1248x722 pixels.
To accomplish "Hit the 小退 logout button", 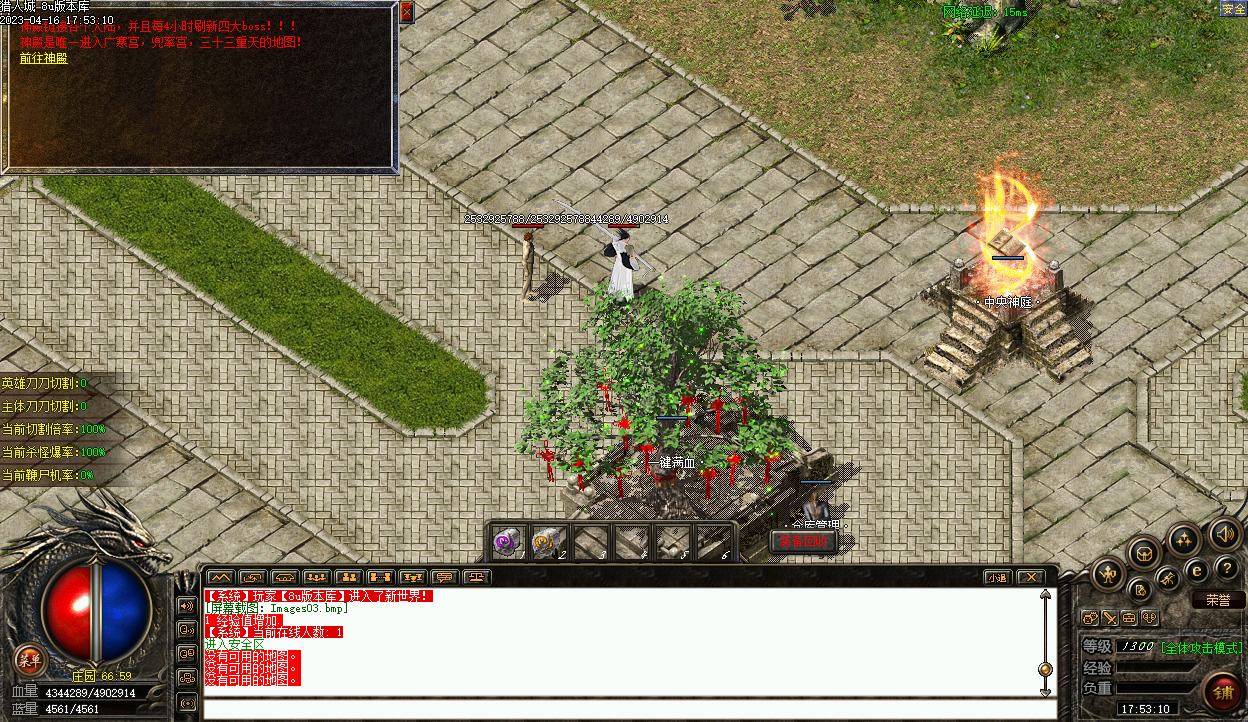I will click(x=996, y=577).
